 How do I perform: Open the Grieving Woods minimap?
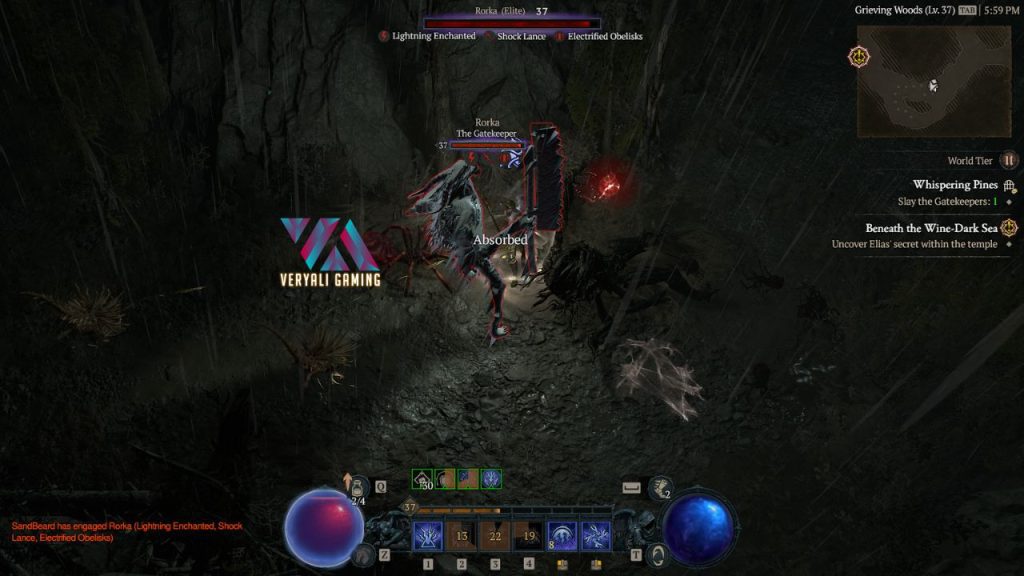pos(933,81)
